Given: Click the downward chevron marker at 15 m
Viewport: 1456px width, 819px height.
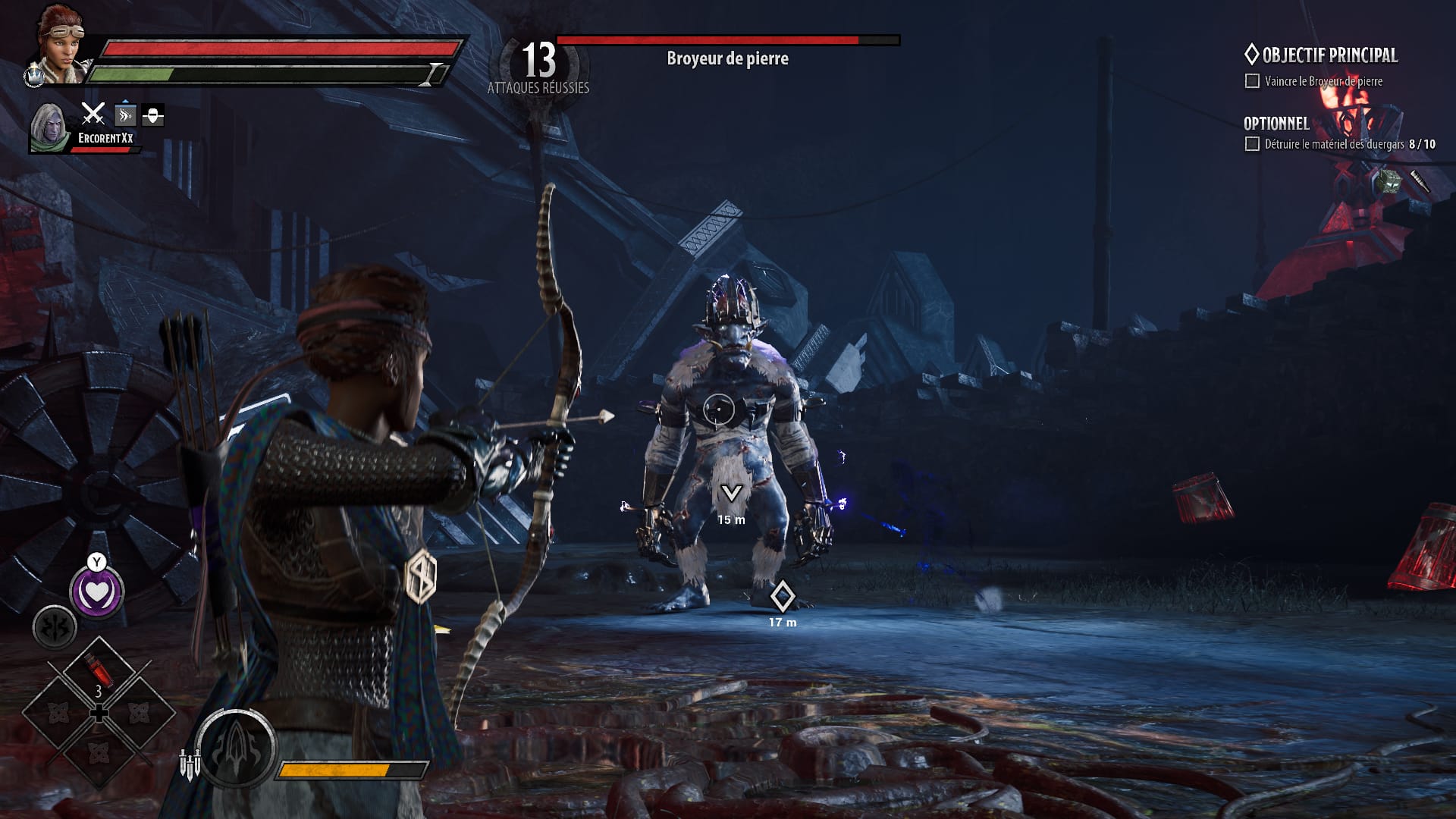Looking at the screenshot, I should 731,494.
